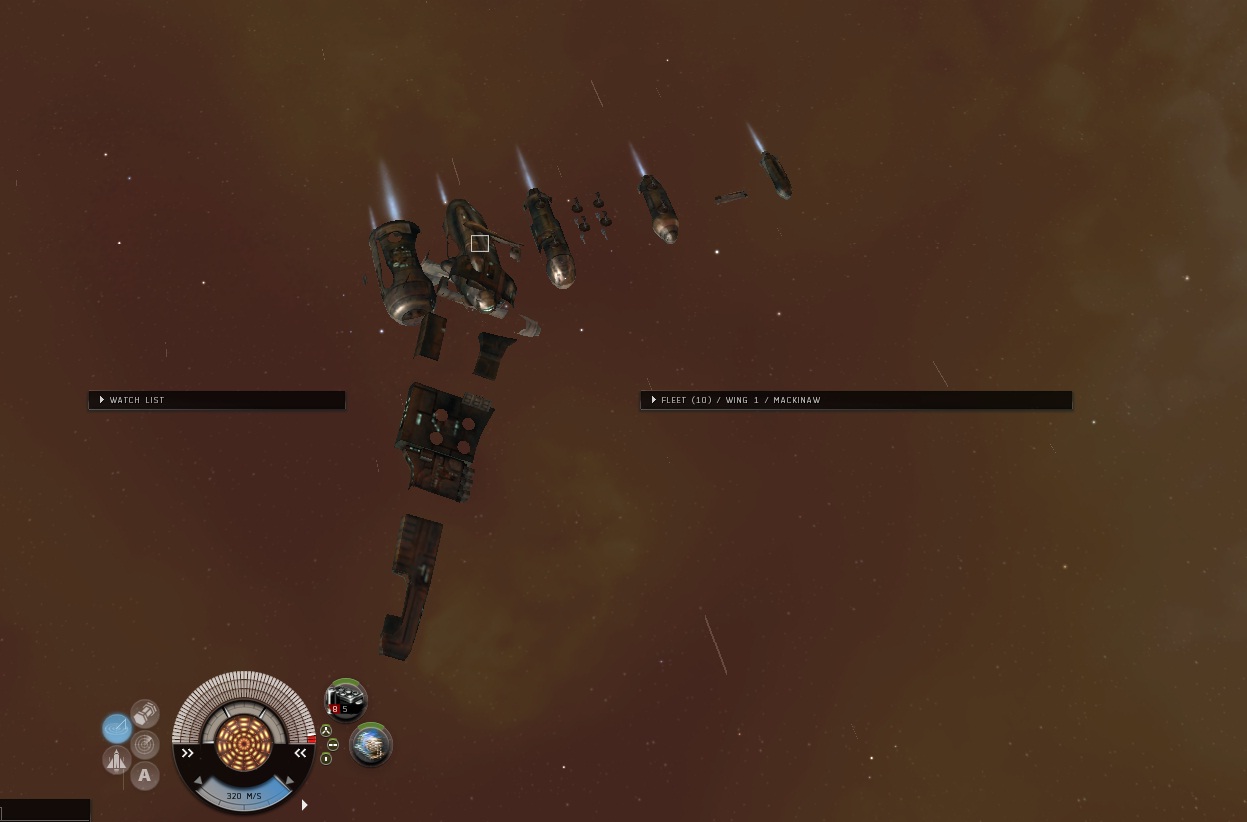Click the left double-chevron on the HUD
The height and width of the screenshot is (822, 1247).
[187, 753]
